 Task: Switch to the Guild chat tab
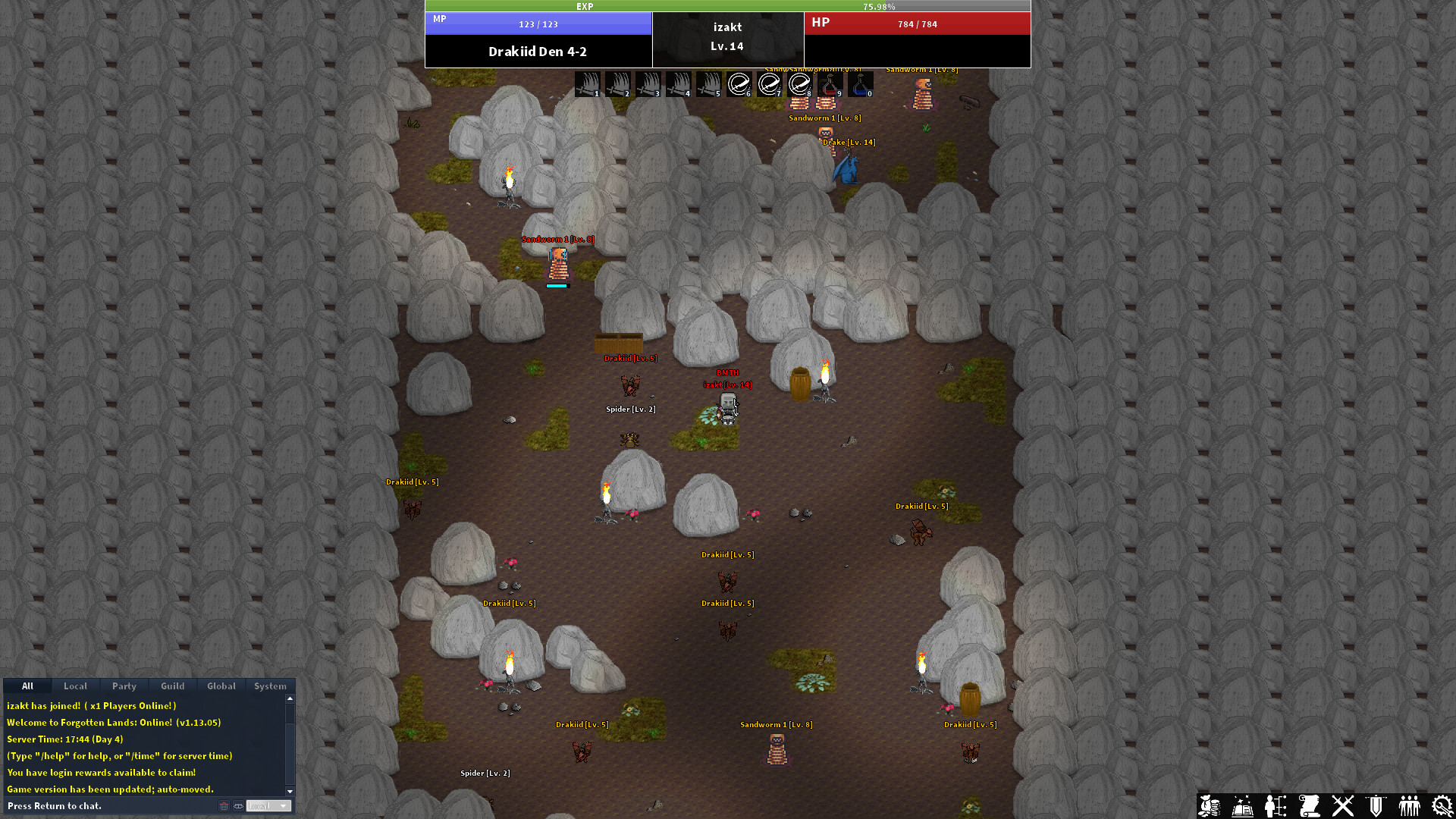tap(172, 686)
